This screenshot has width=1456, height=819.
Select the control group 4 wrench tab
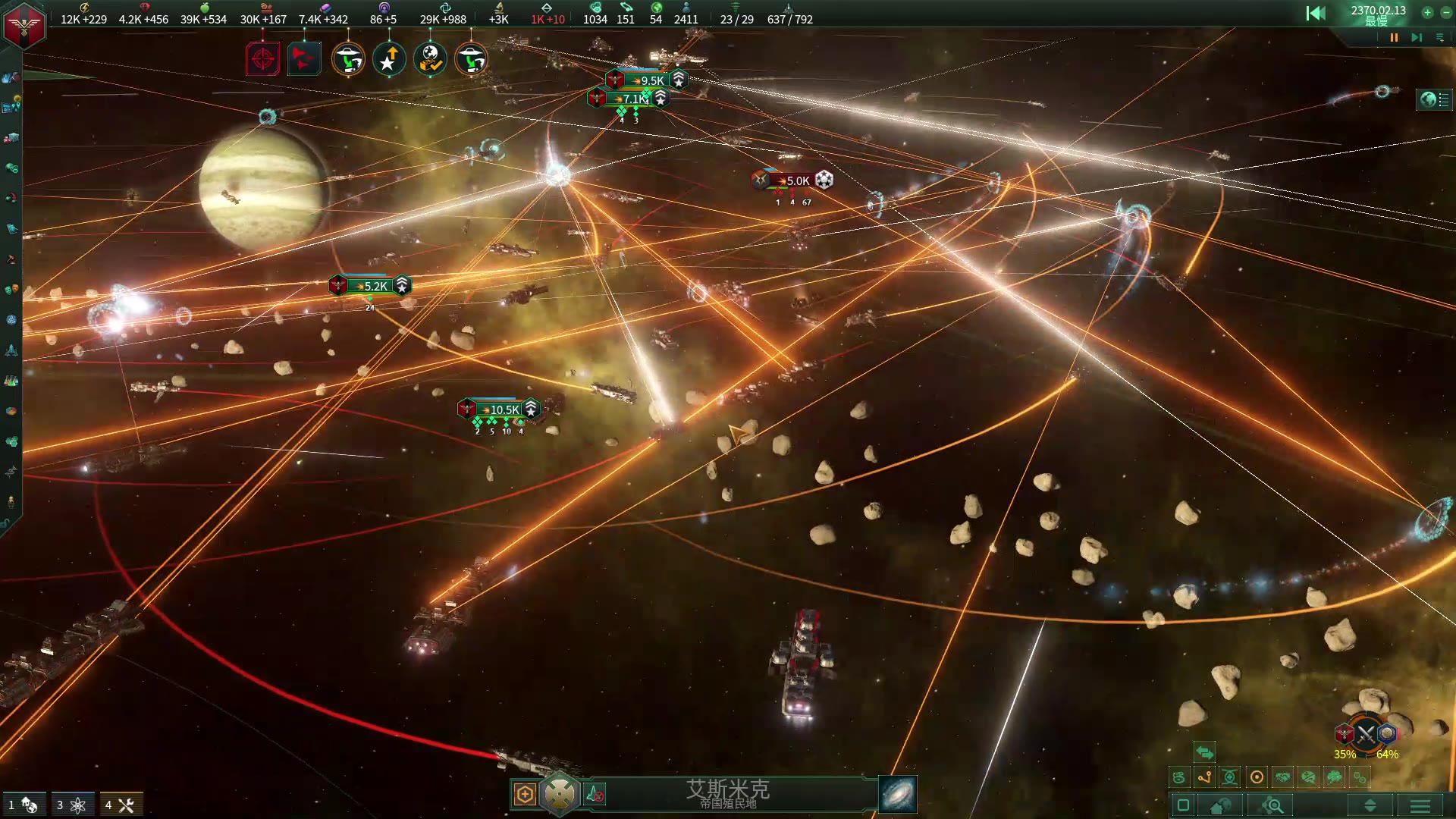[120, 805]
